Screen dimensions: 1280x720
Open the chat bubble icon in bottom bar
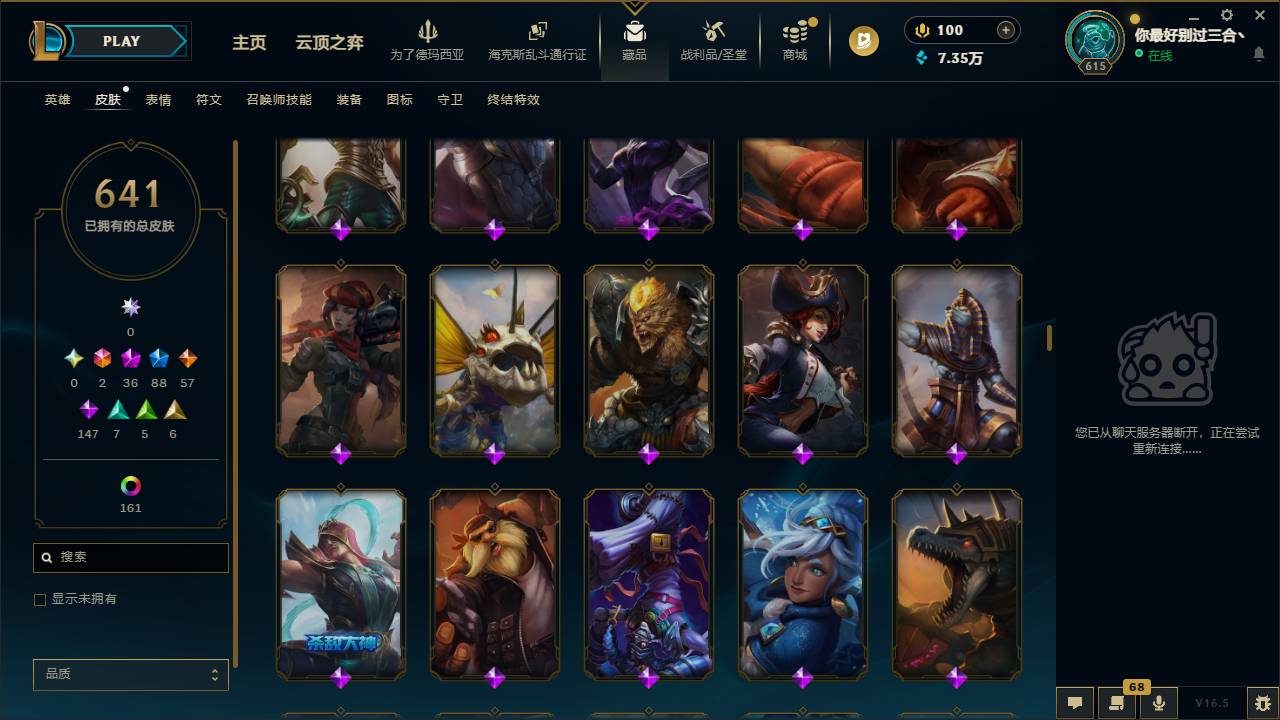[x=1074, y=703]
